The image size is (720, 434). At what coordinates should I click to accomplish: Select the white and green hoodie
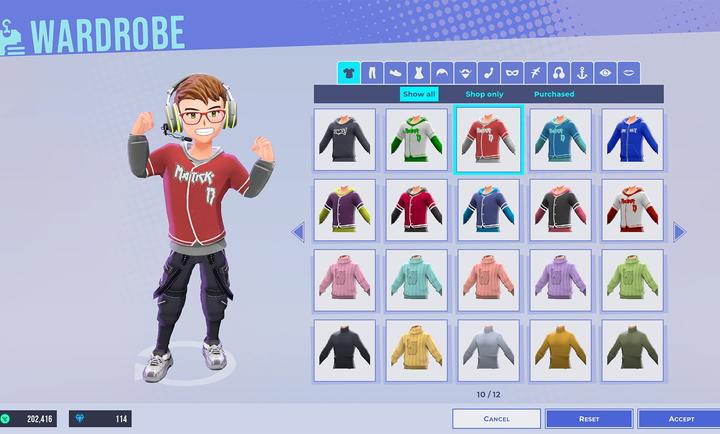point(417,140)
